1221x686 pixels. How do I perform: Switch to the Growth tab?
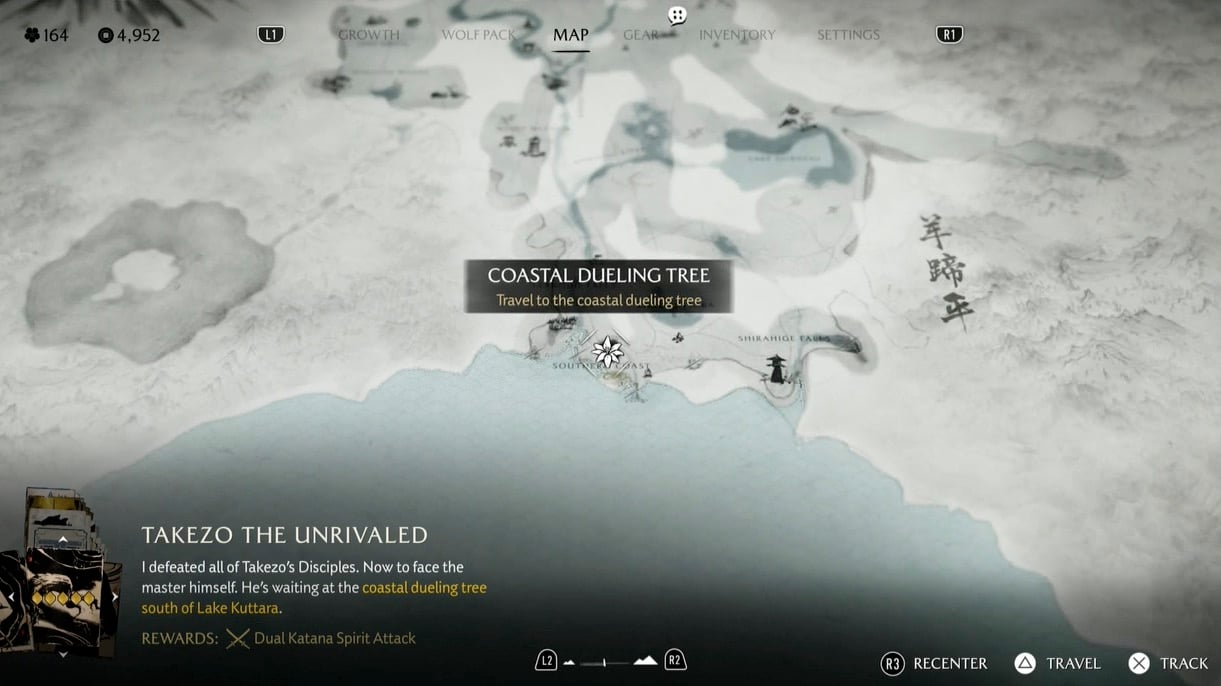pos(368,35)
